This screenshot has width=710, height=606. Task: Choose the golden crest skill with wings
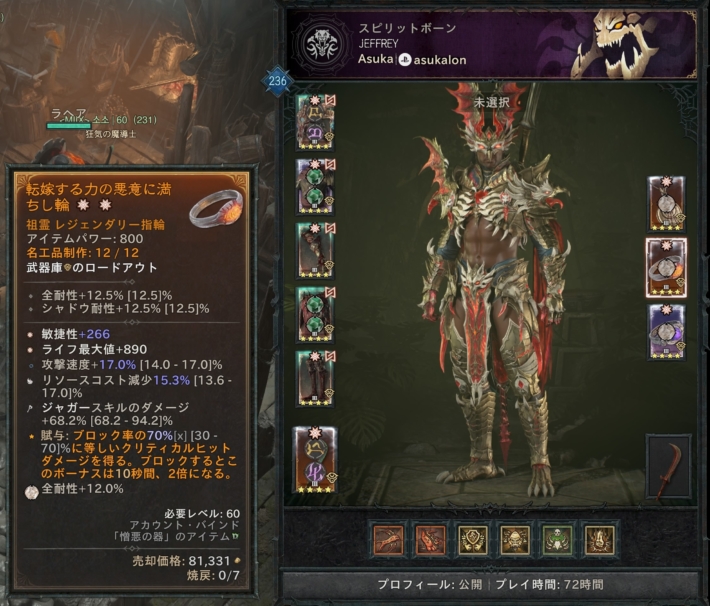[473, 539]
